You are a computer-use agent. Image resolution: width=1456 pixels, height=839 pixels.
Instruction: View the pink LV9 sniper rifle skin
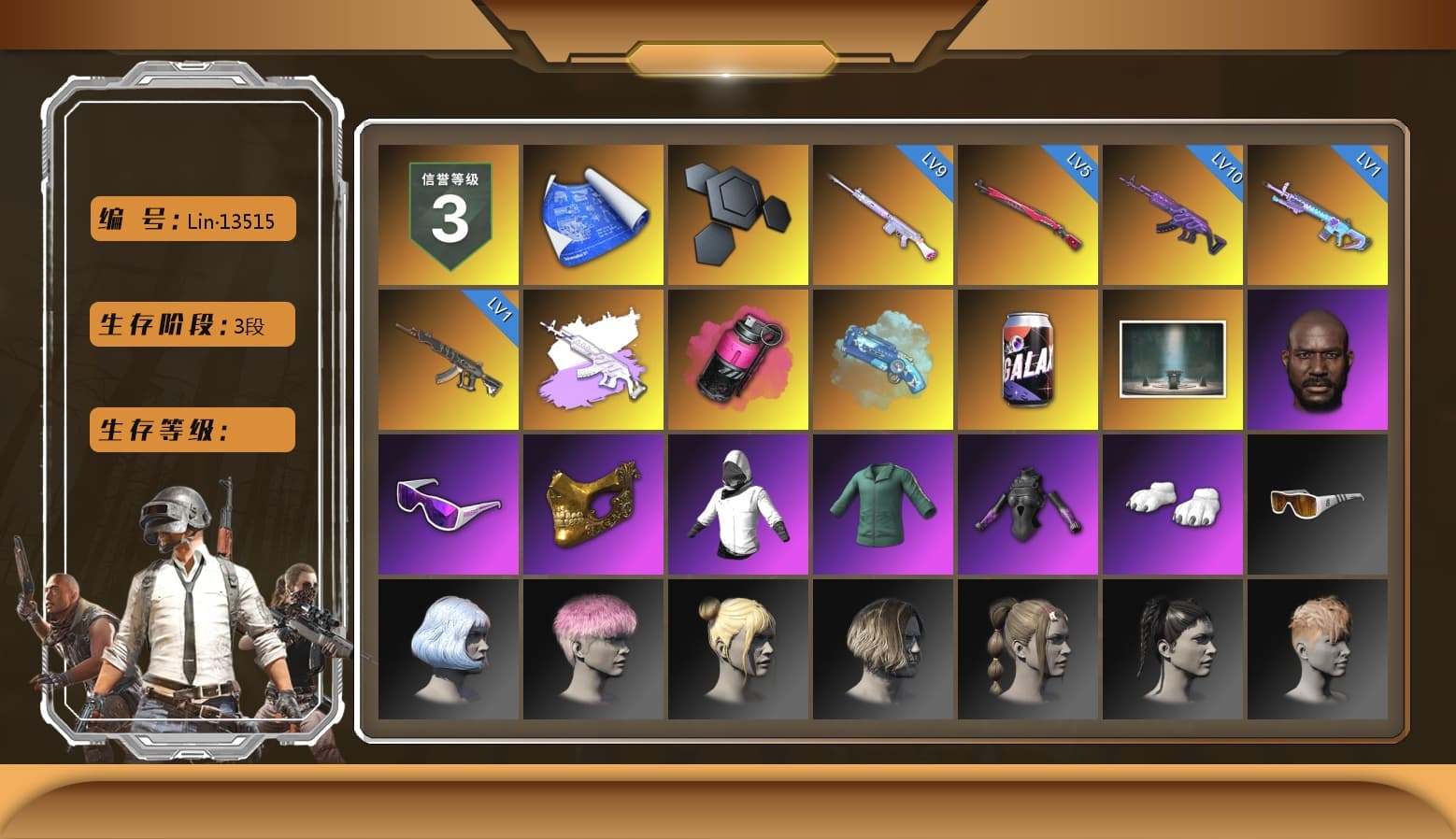883,213
